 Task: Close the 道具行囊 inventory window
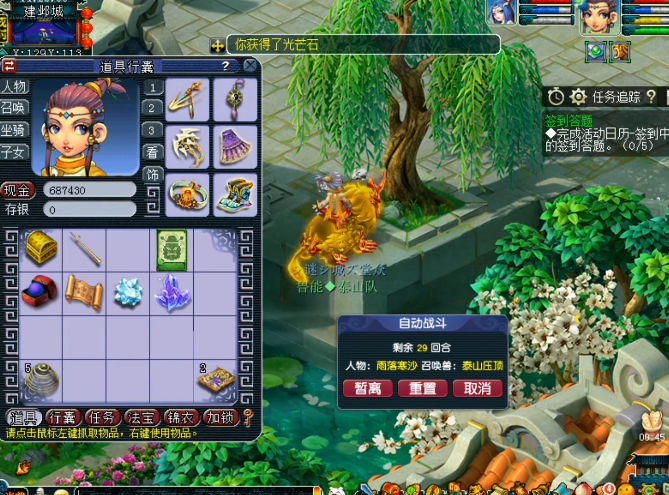pos(249,65)
